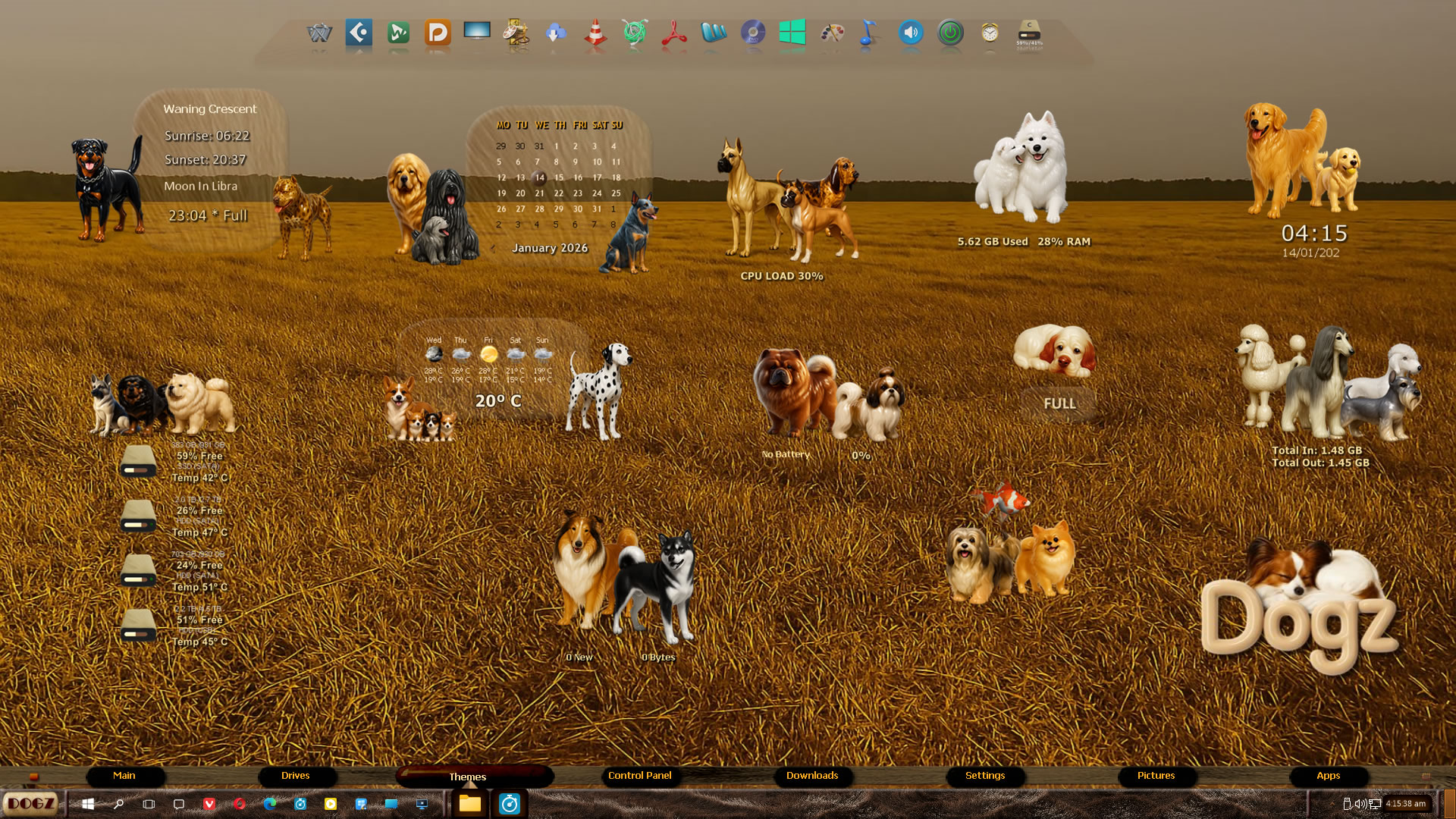This screenshot has height=819, width=1456.
Task: Launch the alarm clock dock icon
Action: pos(990,33)
